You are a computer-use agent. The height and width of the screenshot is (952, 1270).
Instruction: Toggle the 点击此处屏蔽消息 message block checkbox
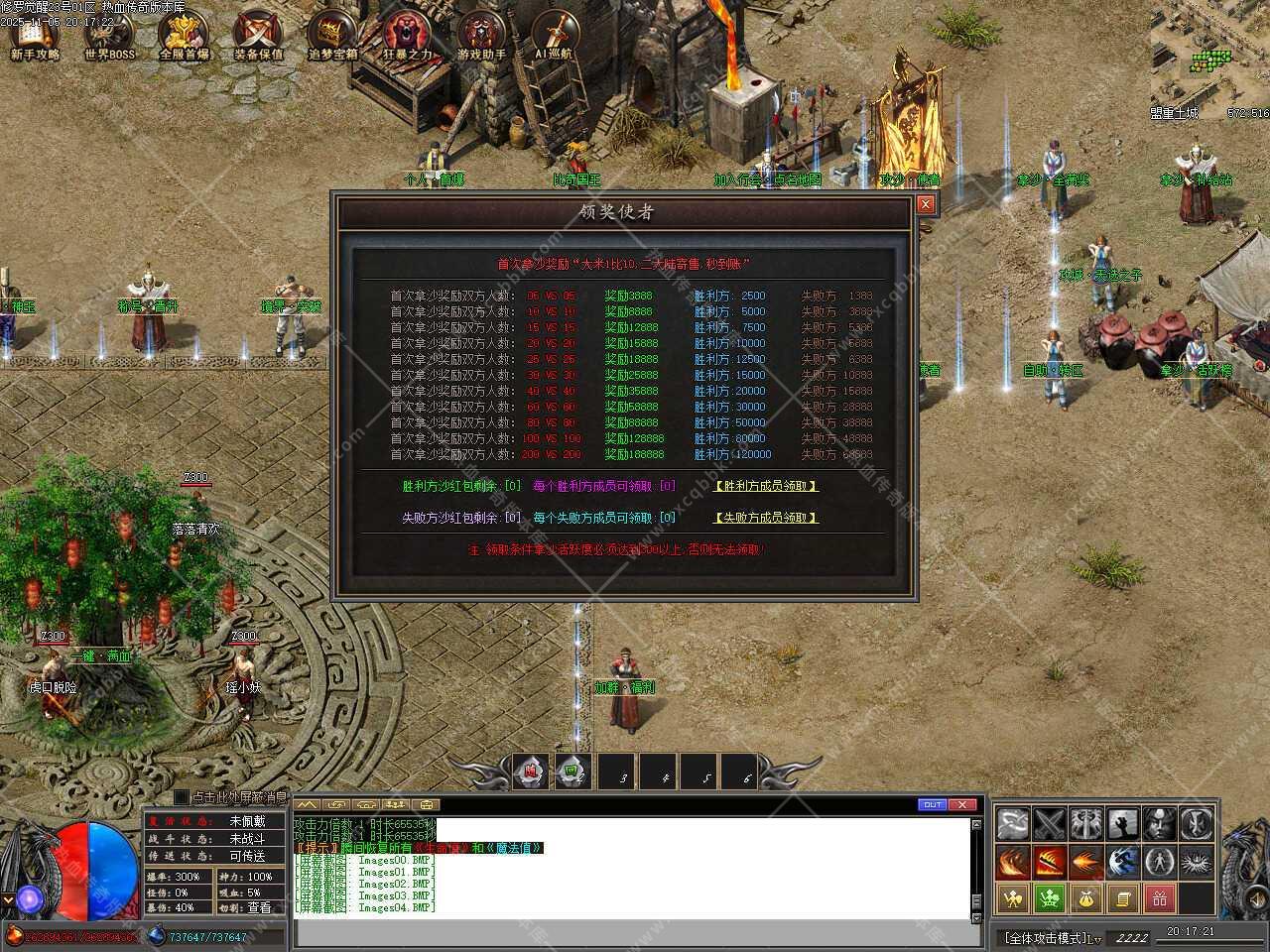(x=181, y=796)
